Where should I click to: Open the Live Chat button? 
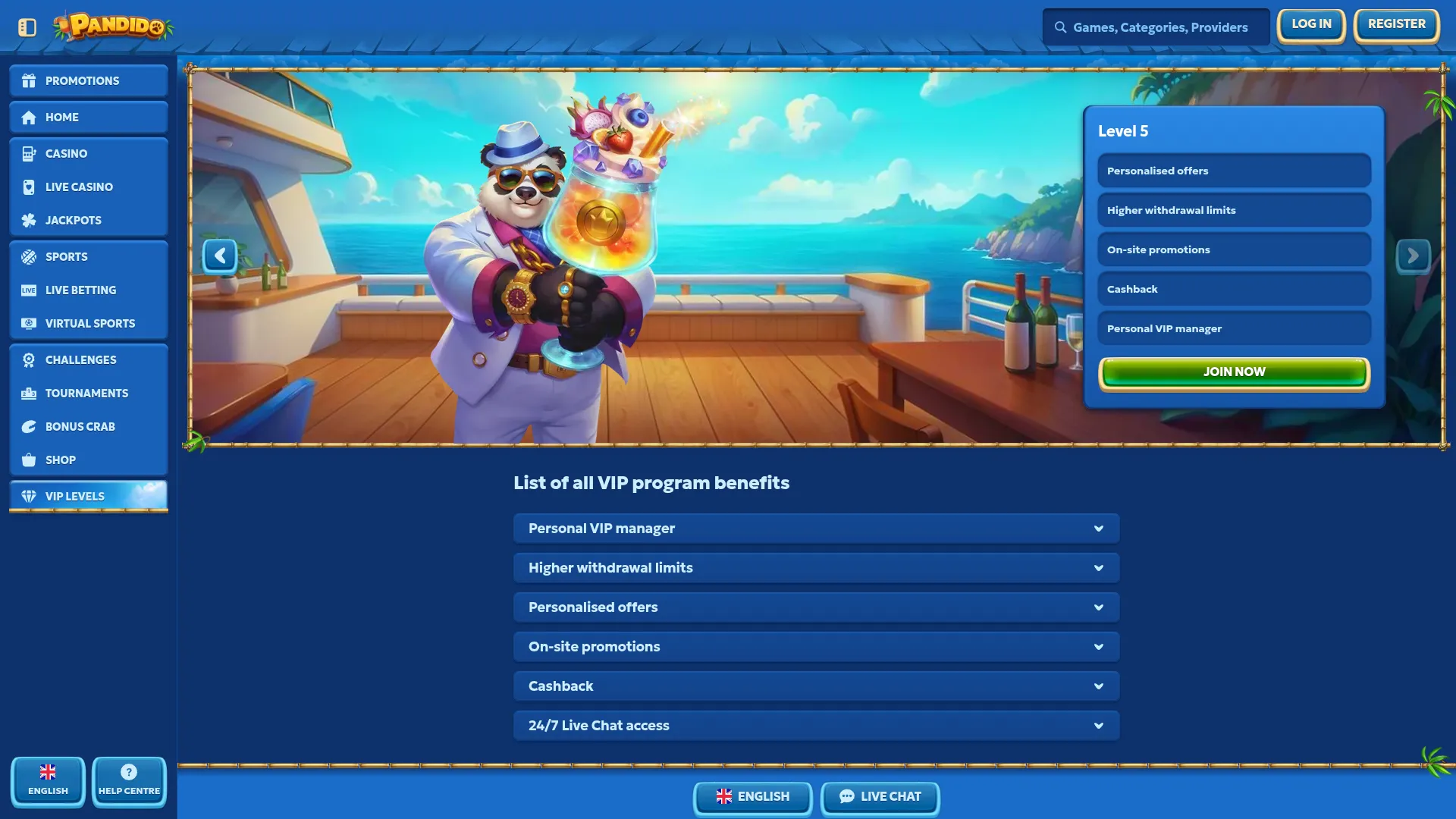880,797
